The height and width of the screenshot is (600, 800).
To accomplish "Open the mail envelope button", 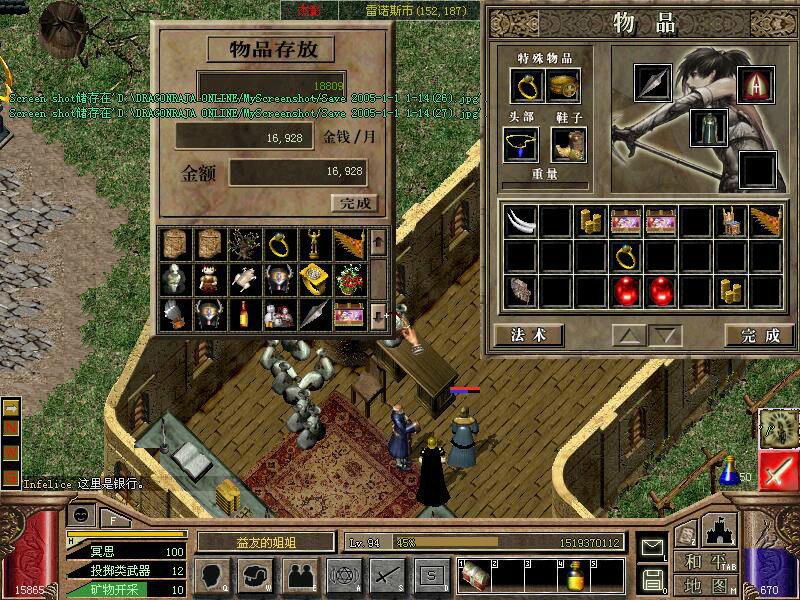I will [x=652, y=548].
